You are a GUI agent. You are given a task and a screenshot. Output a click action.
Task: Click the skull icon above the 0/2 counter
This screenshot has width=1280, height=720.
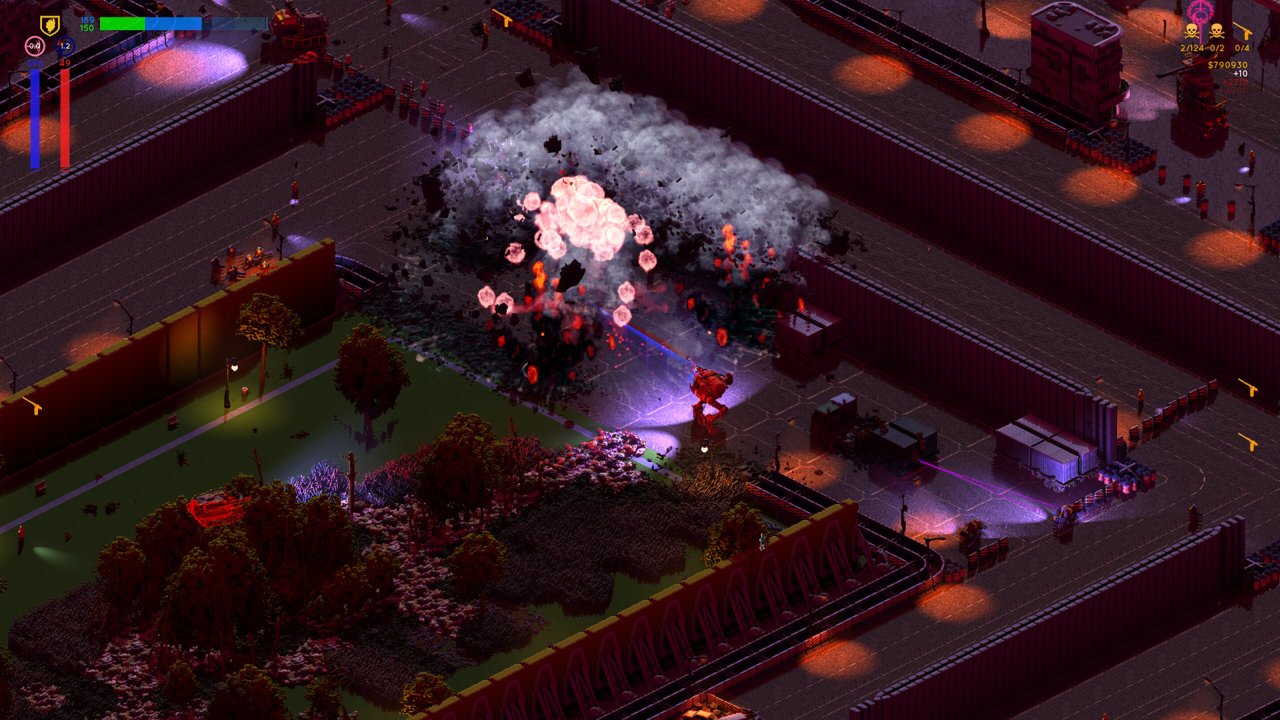(x=1217, y=31)
